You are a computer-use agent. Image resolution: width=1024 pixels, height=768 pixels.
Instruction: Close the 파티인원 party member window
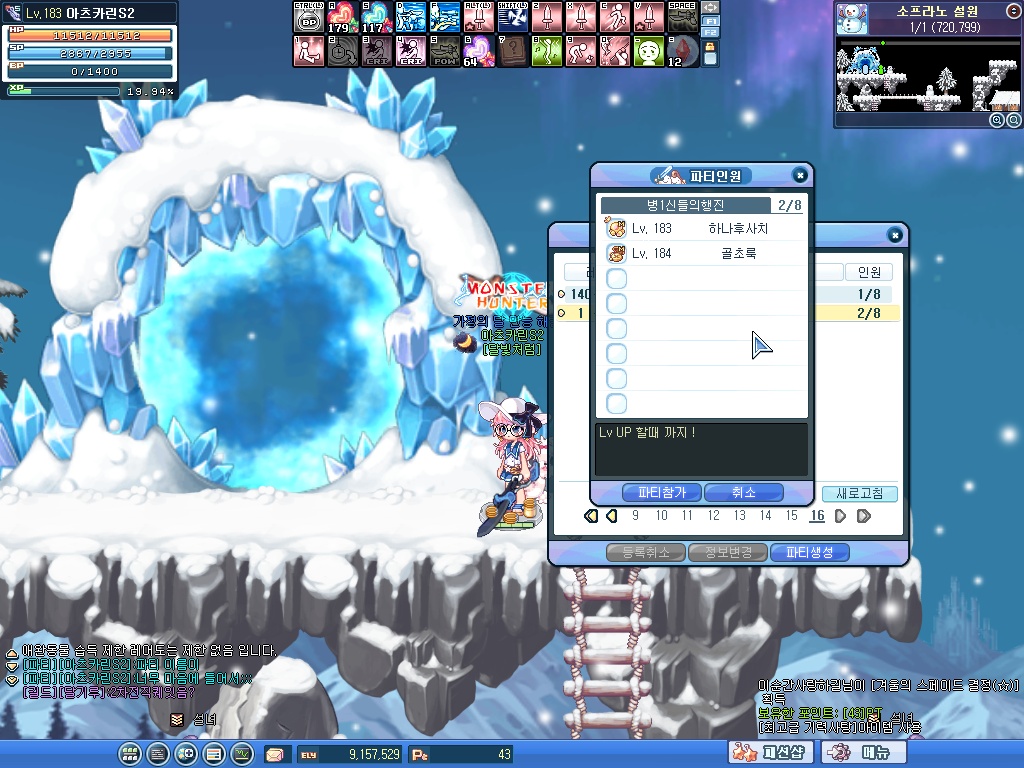(799, 175)
